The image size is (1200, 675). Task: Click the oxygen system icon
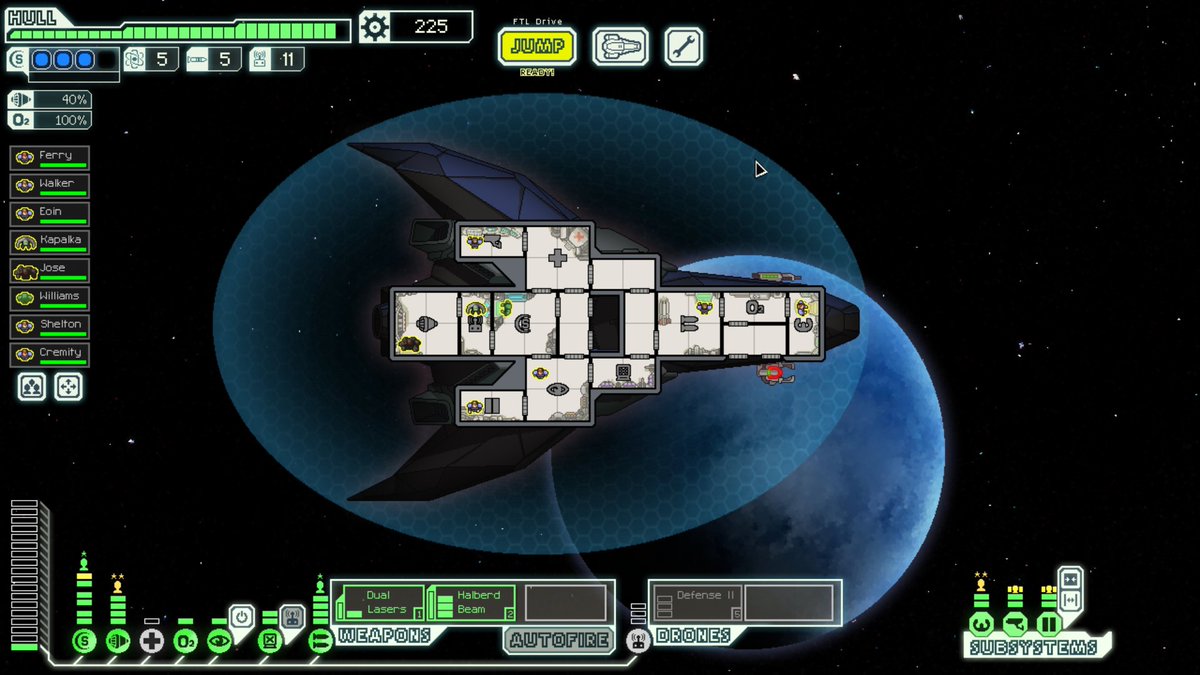point(185,642)
